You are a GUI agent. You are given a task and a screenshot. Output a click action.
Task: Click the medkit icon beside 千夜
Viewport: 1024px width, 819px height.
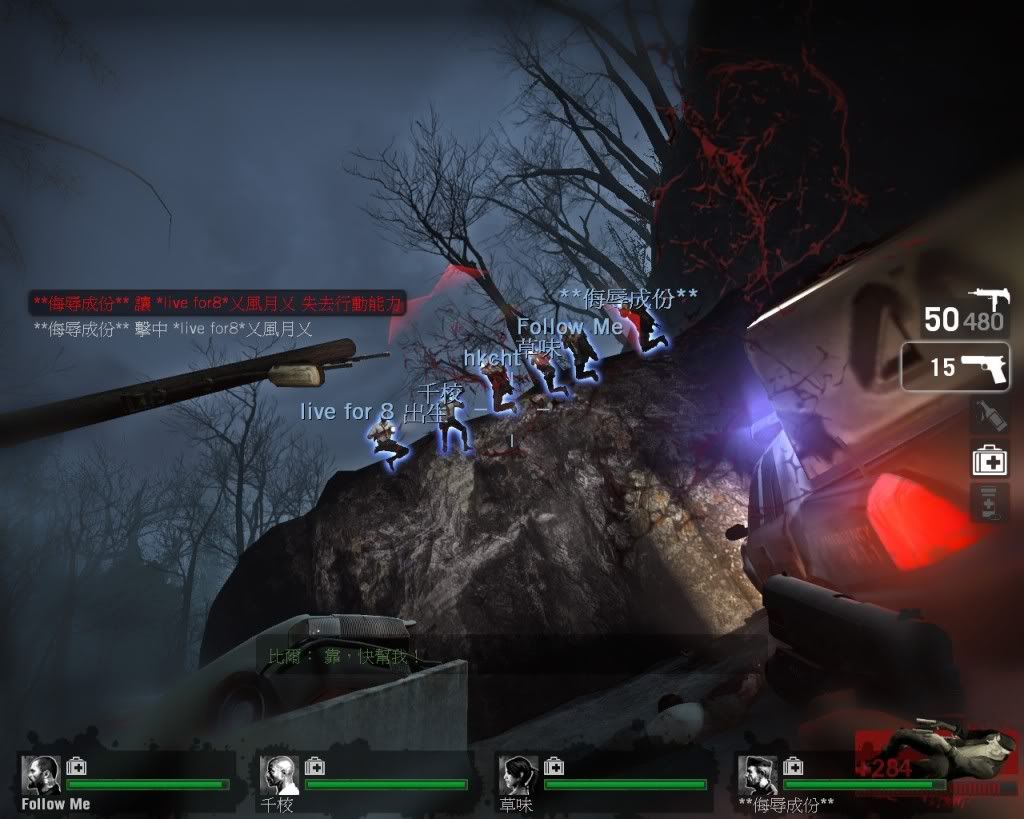(x=315, y=767)
